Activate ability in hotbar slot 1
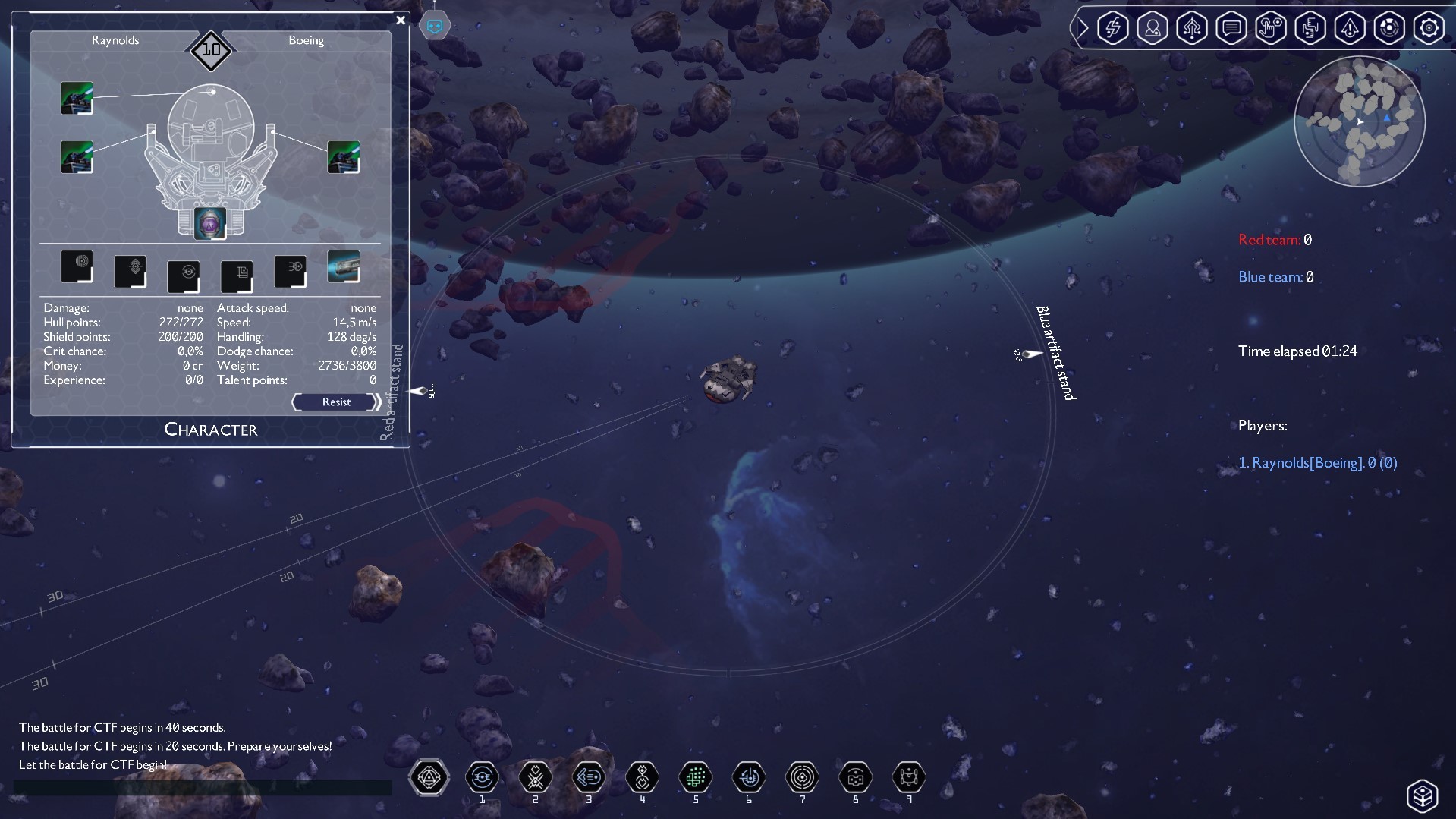This screenshot has width=1456, height=819. tap(482, 777)
